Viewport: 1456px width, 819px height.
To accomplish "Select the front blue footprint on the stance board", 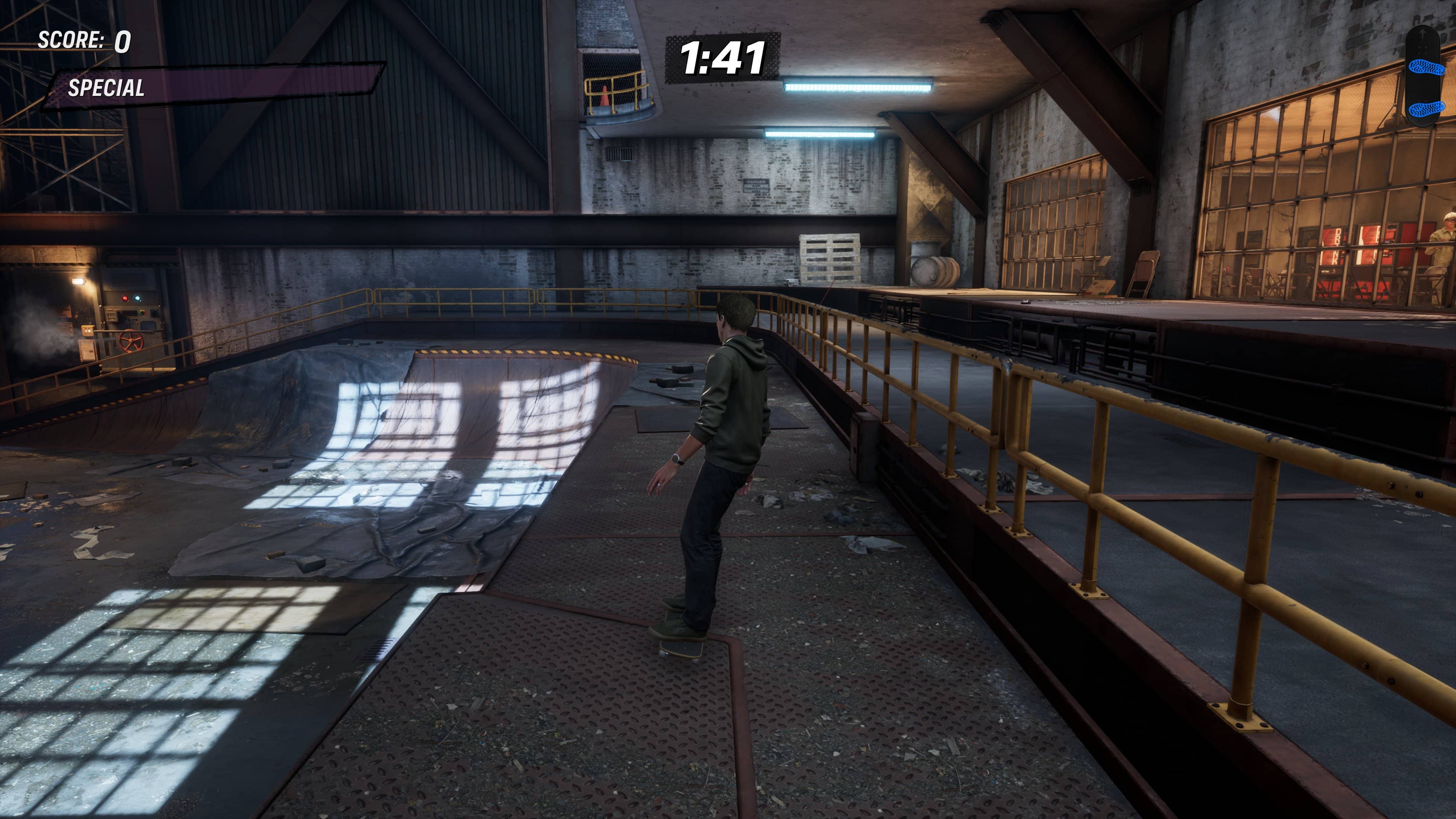I will coord(1426,68).
